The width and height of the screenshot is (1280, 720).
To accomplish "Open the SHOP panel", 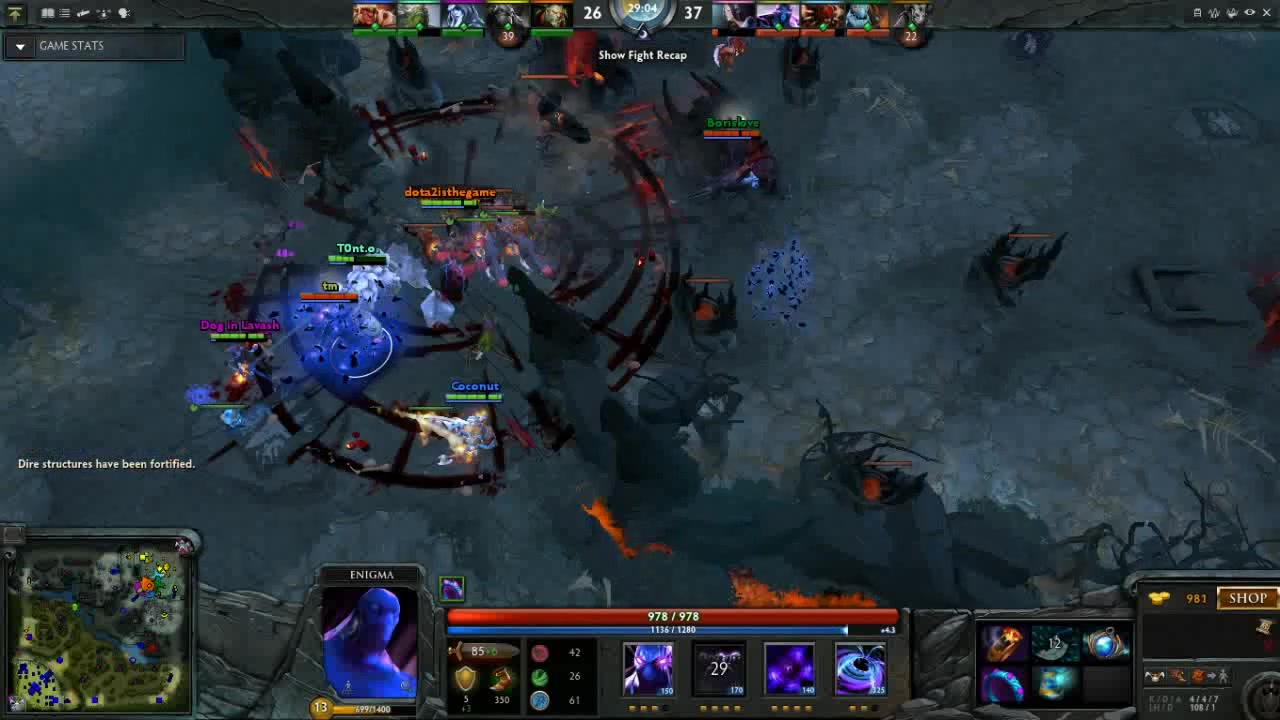I will point(1246,598).
